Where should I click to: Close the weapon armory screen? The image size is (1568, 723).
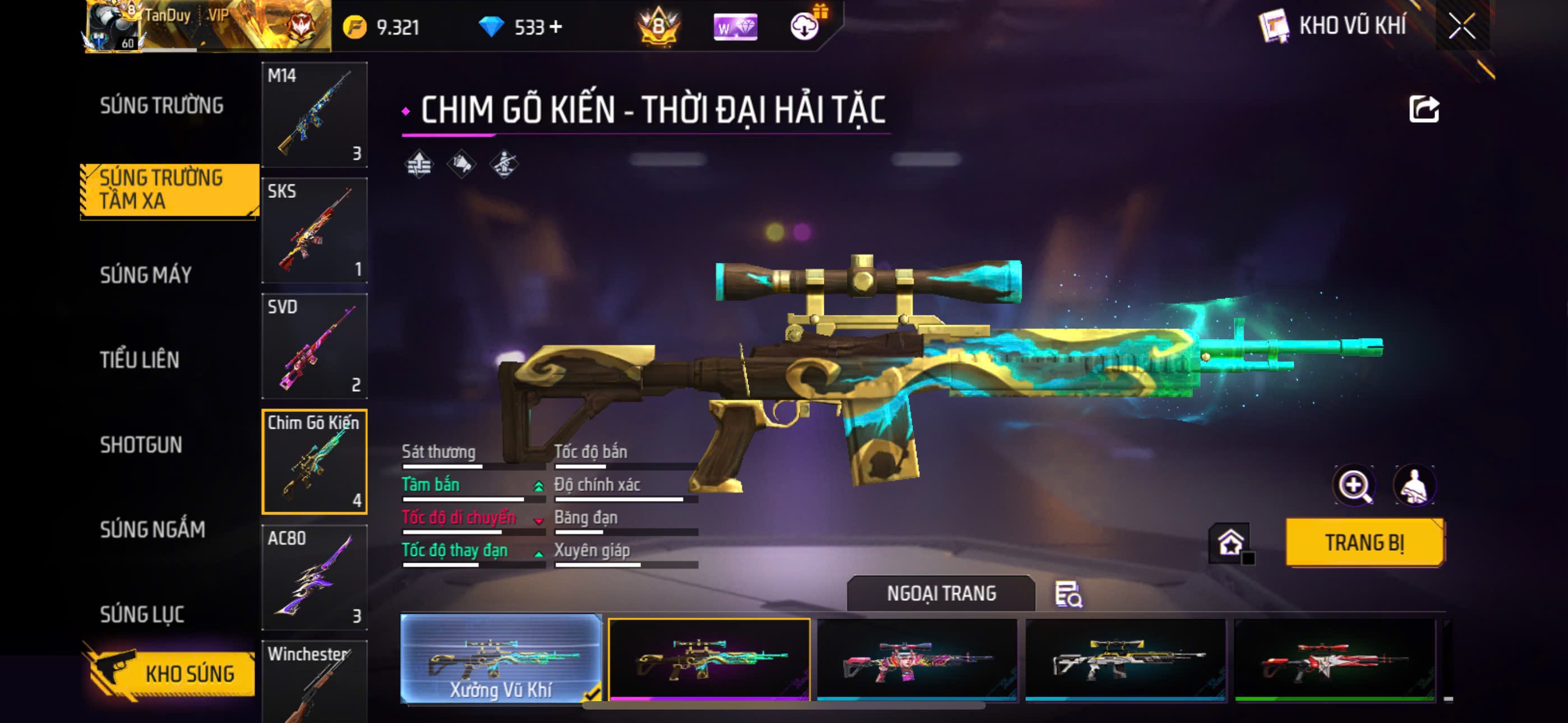point(1461,26)
